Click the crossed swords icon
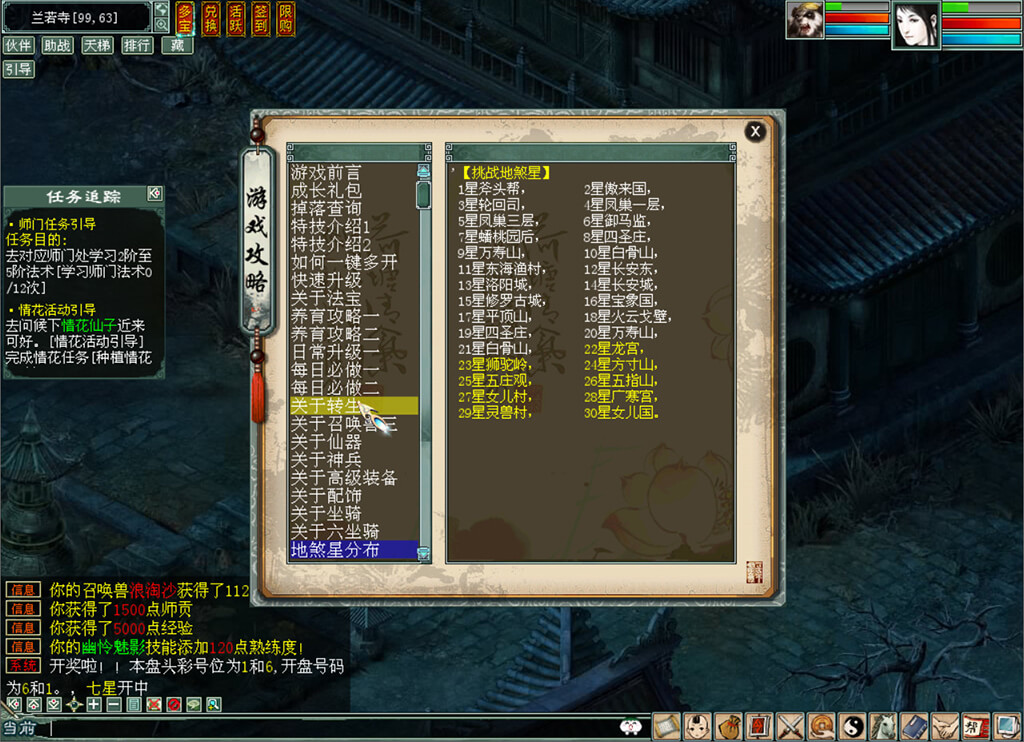Screen dimensions: 1024x742 point(791,726)
